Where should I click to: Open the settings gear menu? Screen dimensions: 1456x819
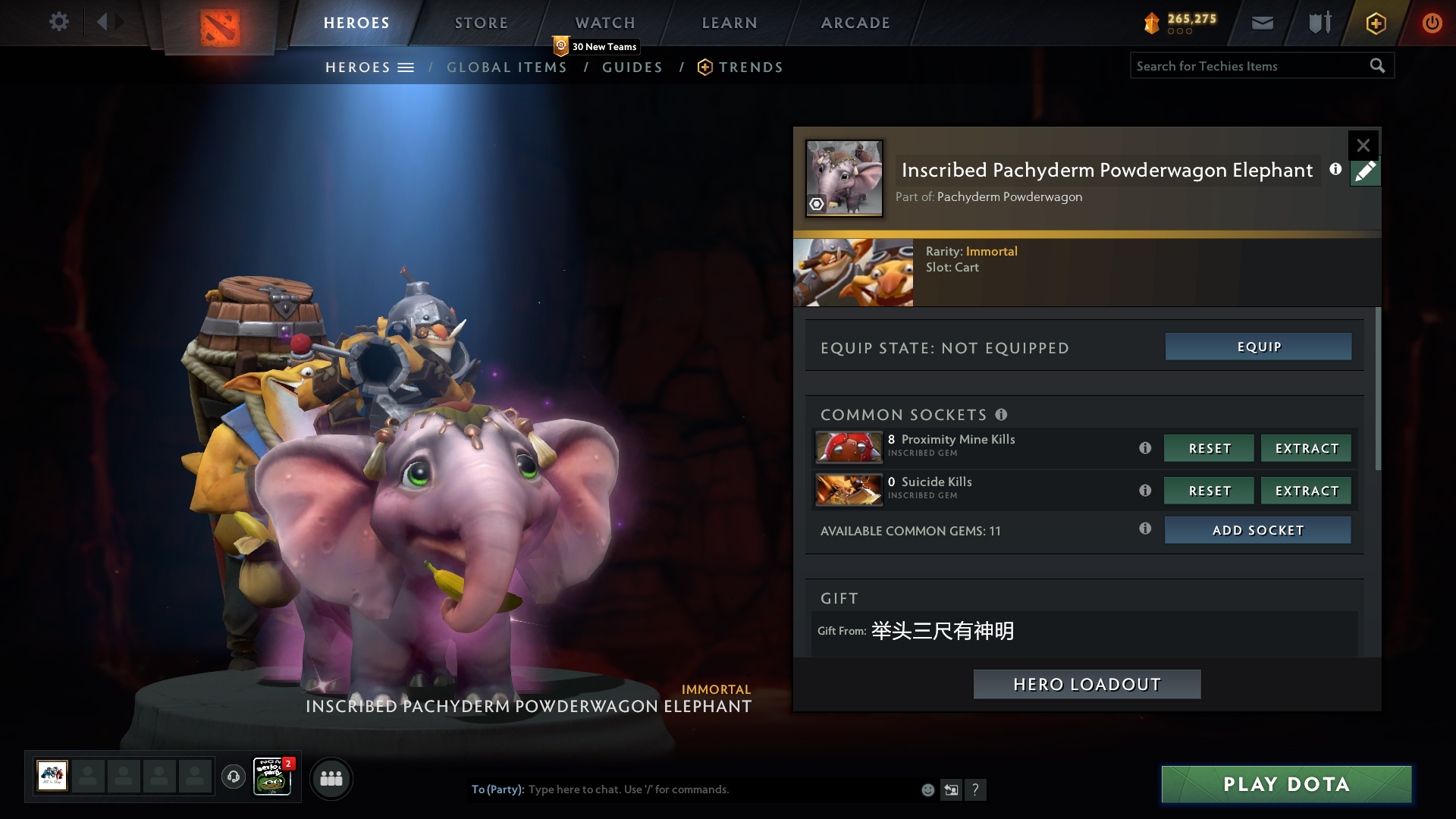click(x=59, y=22)
